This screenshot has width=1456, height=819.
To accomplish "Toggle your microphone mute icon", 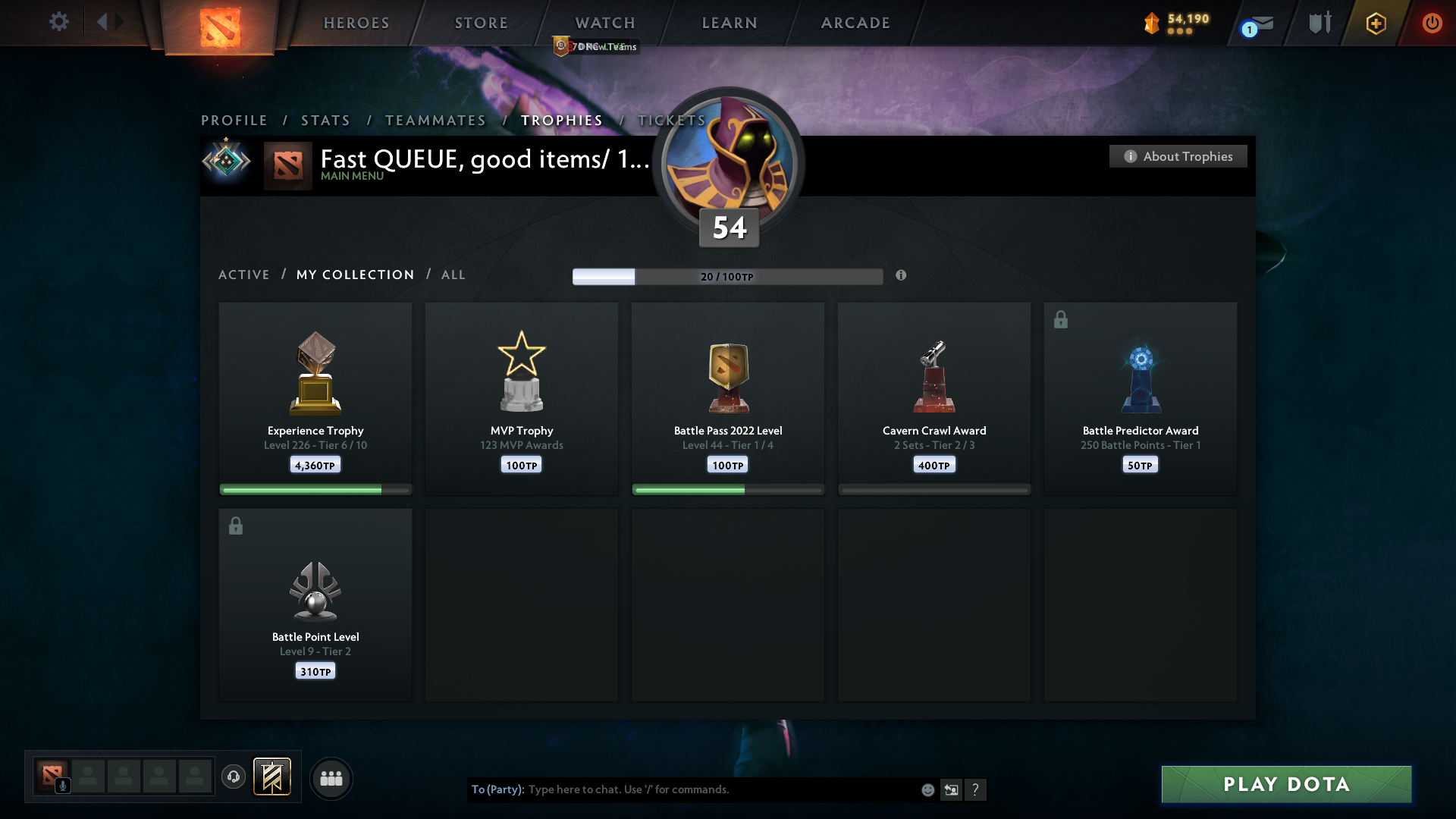I will 62,786.
